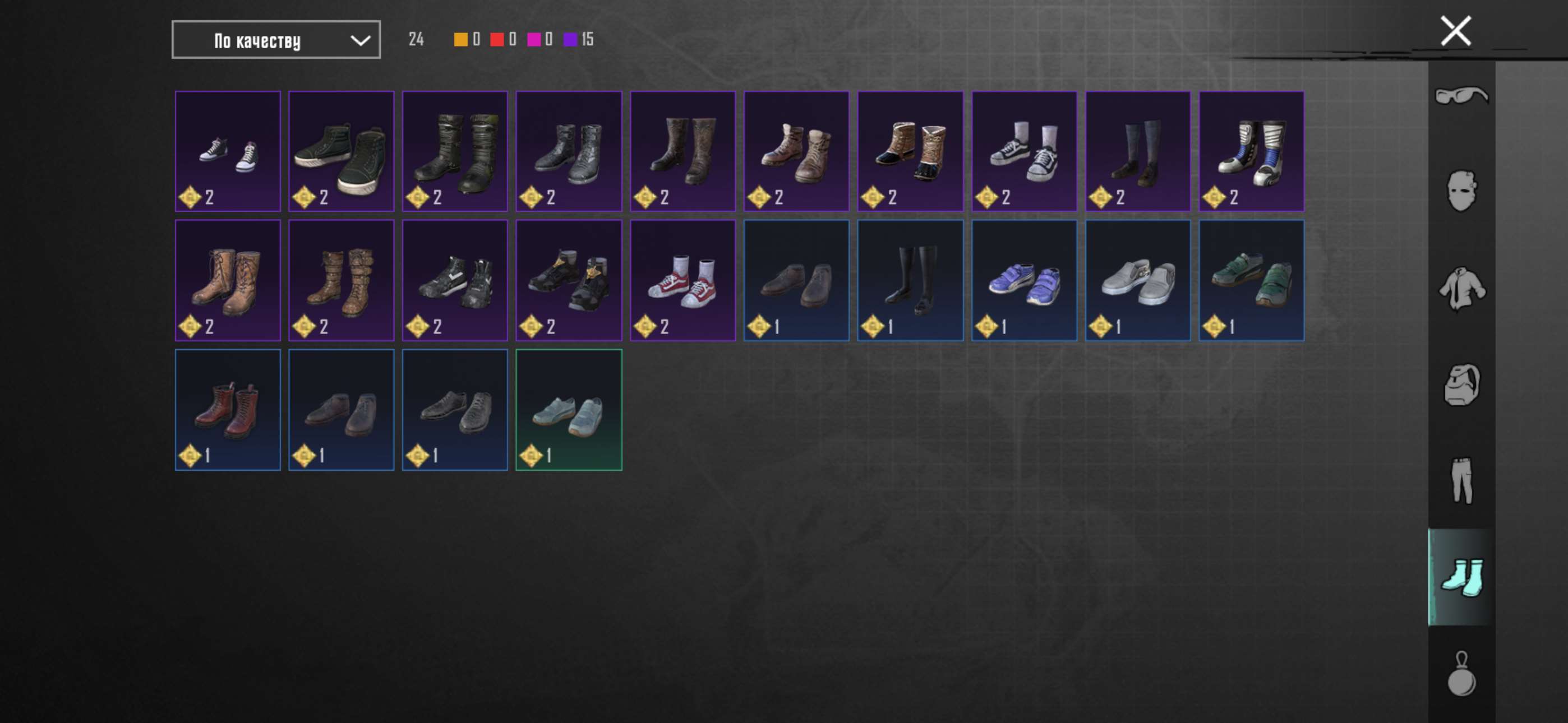This screenshot has height=723, width=1568.
Task: Pick the tall black knee-high boots
Action: [910, 281]
